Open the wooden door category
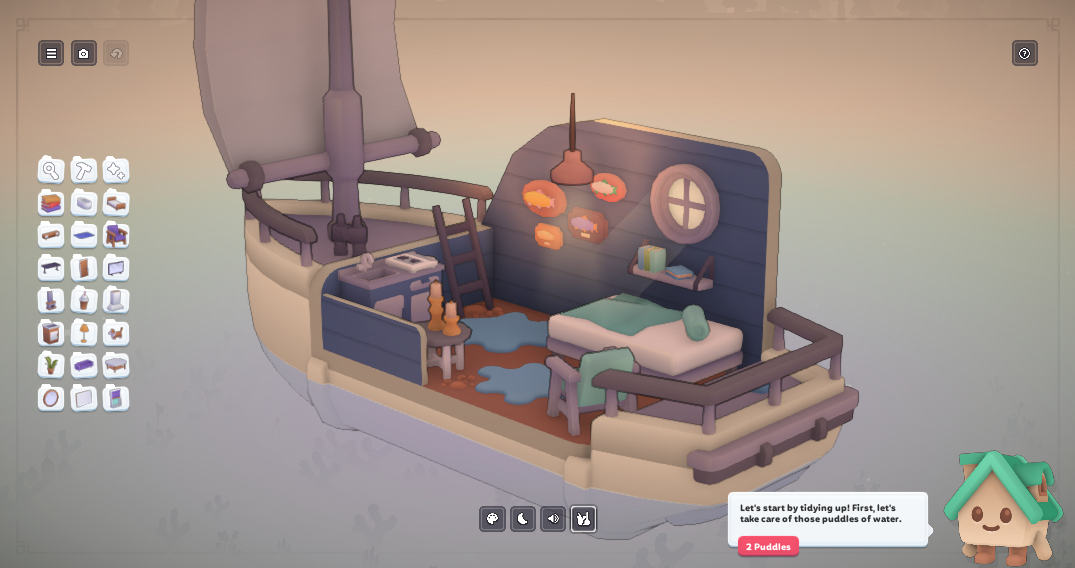This screenshot has width=1075, height=568. point(84,268)
